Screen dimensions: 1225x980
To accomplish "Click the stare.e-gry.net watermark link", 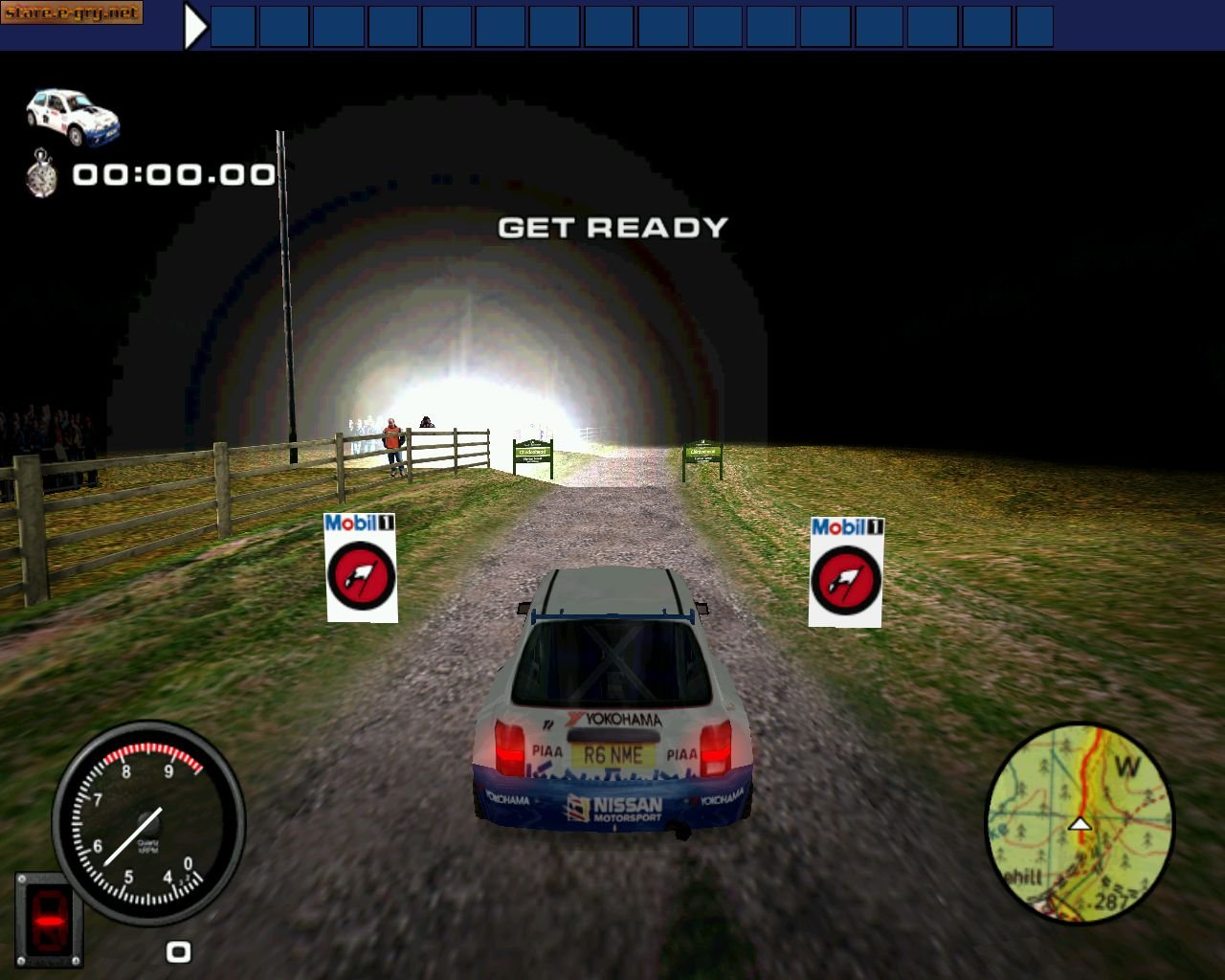I will 72,13.
